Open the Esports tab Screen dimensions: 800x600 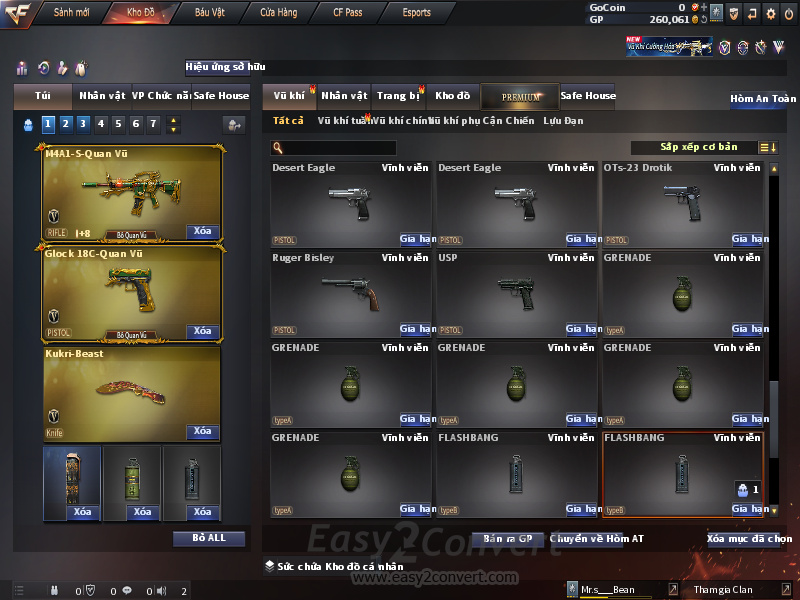416,13
